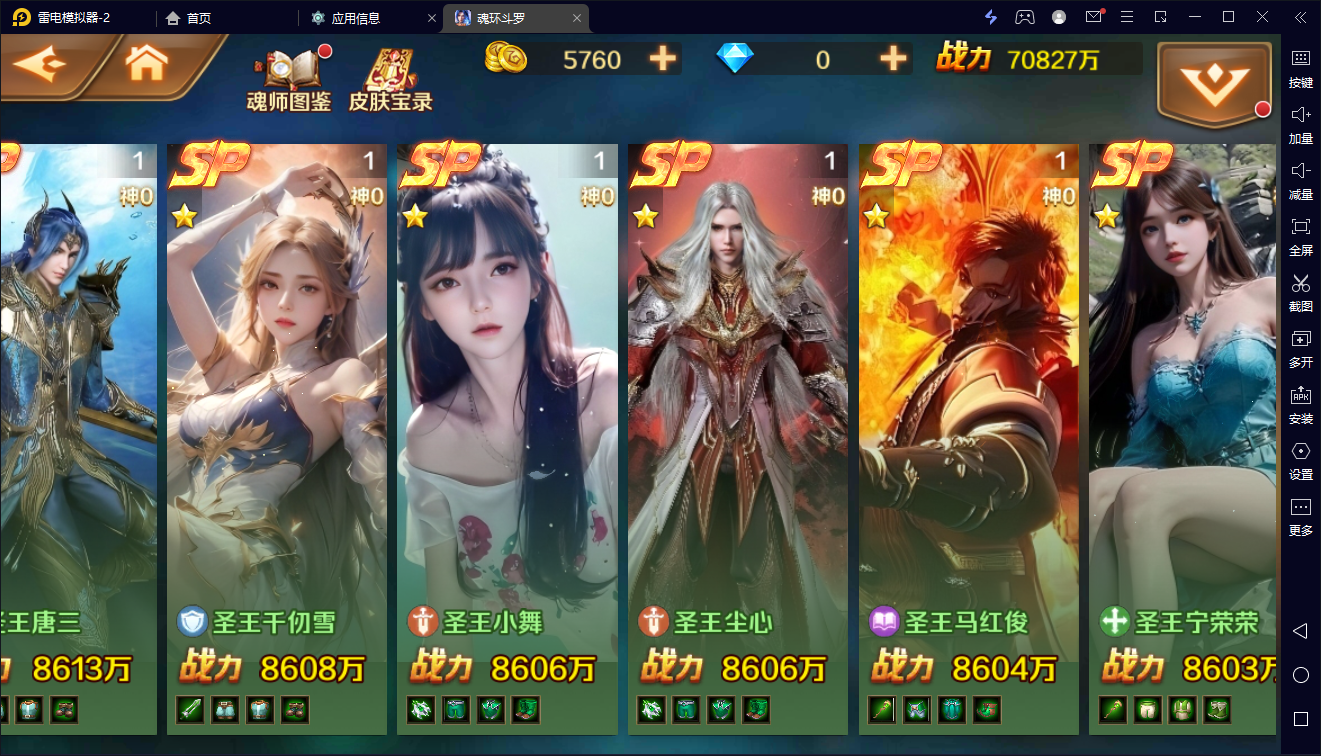
Task: Click the sword element icon on 圣王小舞
Action: tap(423, 621)
